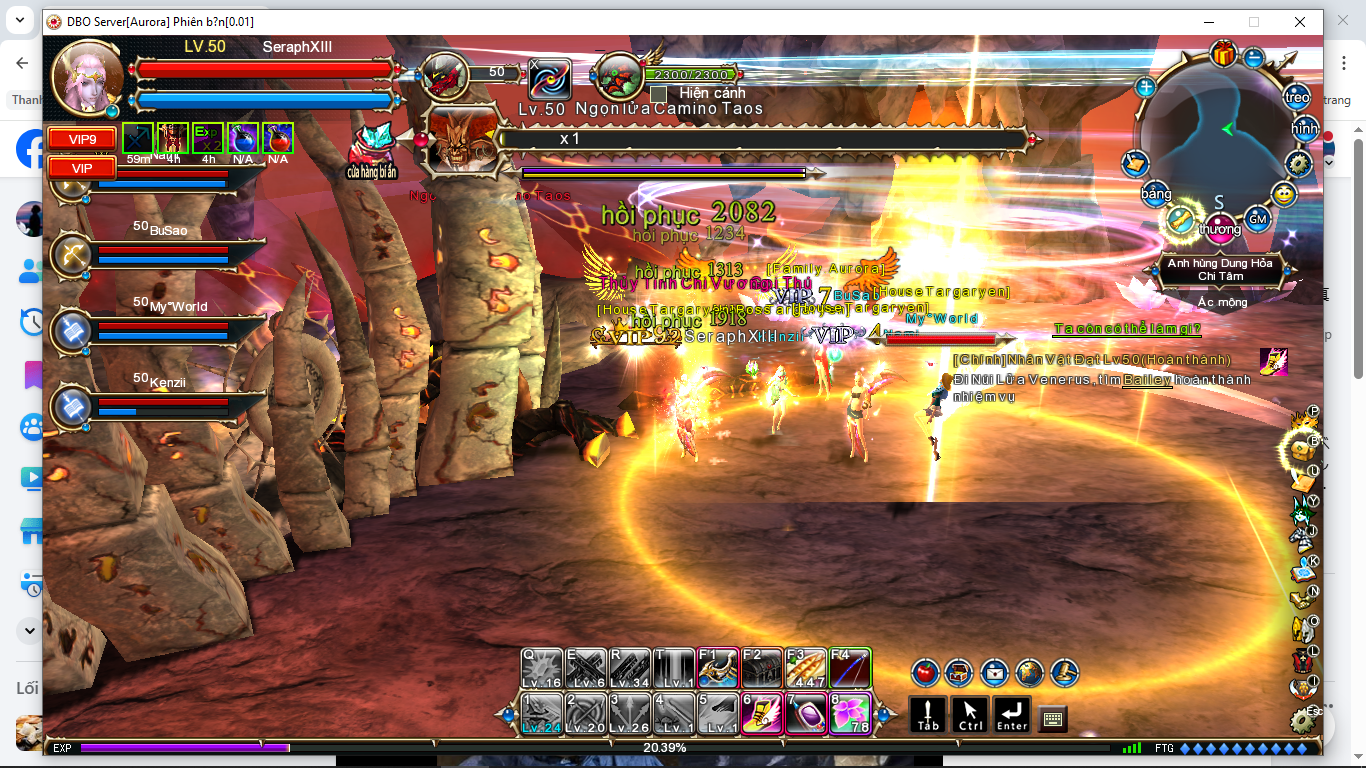This screenshot has width=1366, height=768.
Task: Open the red apple shop icon
Action: click(x=925, y=672)
